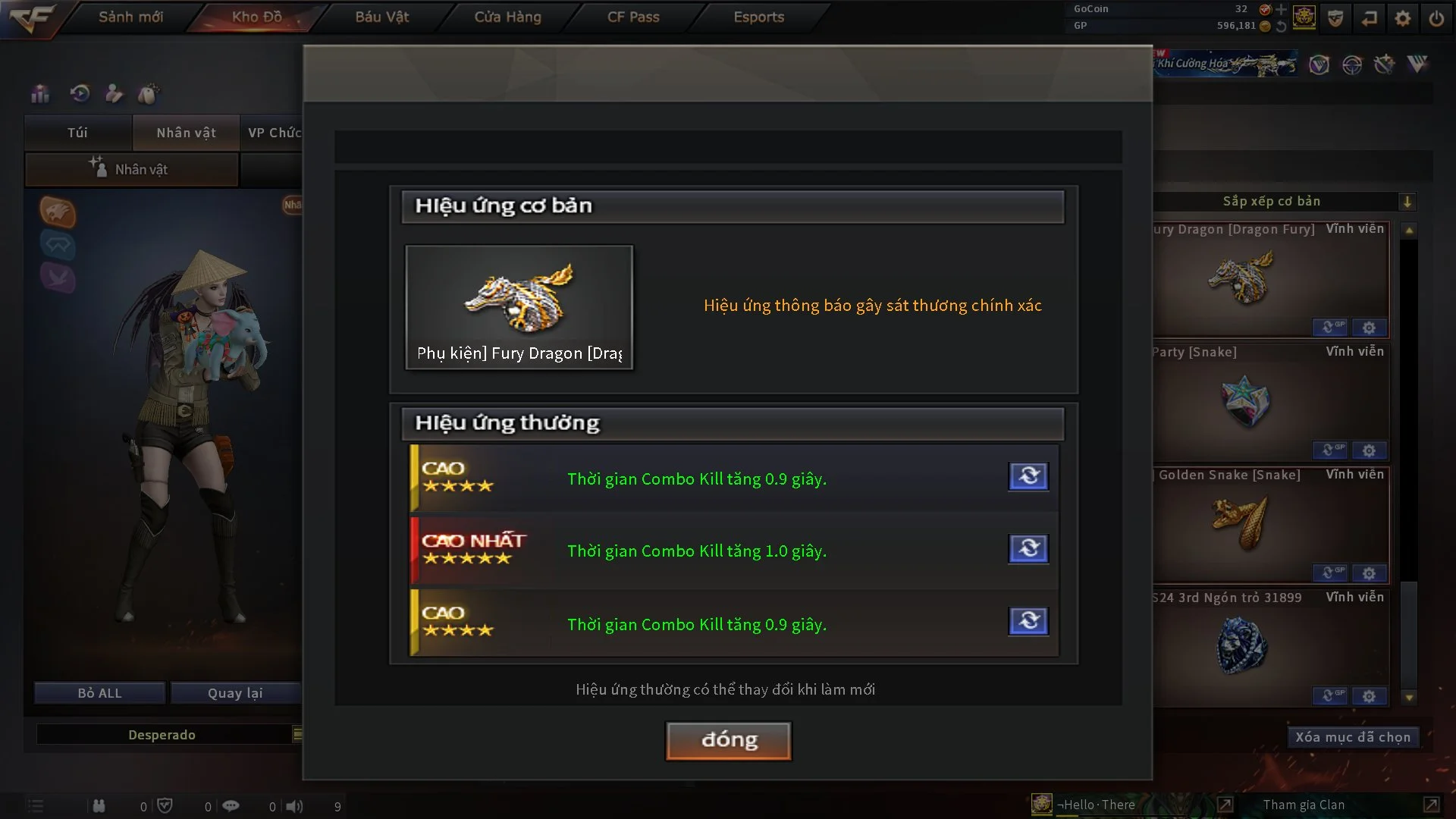This screenshot has width=1456, height=819.
Task: Go to the Báu Vật menu
Action: (x=381, y=17)
